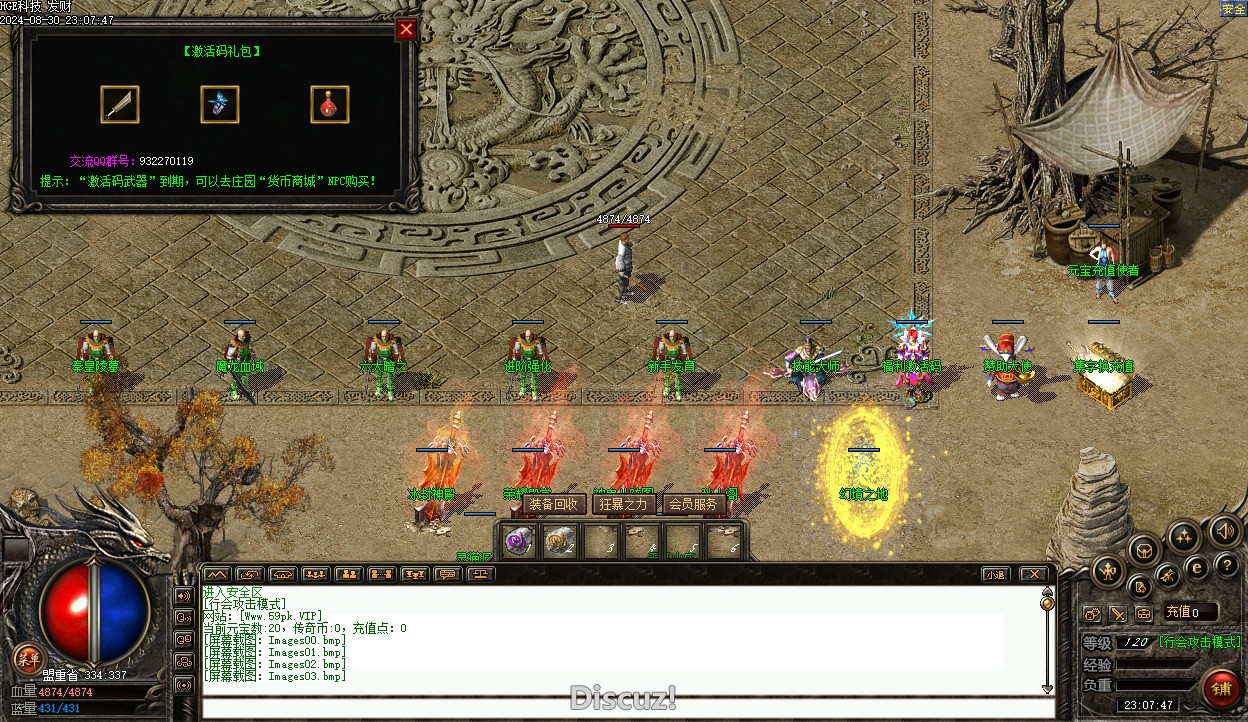
Task: Open the 会员服务 member services button
Action: [x=693, y=504]
